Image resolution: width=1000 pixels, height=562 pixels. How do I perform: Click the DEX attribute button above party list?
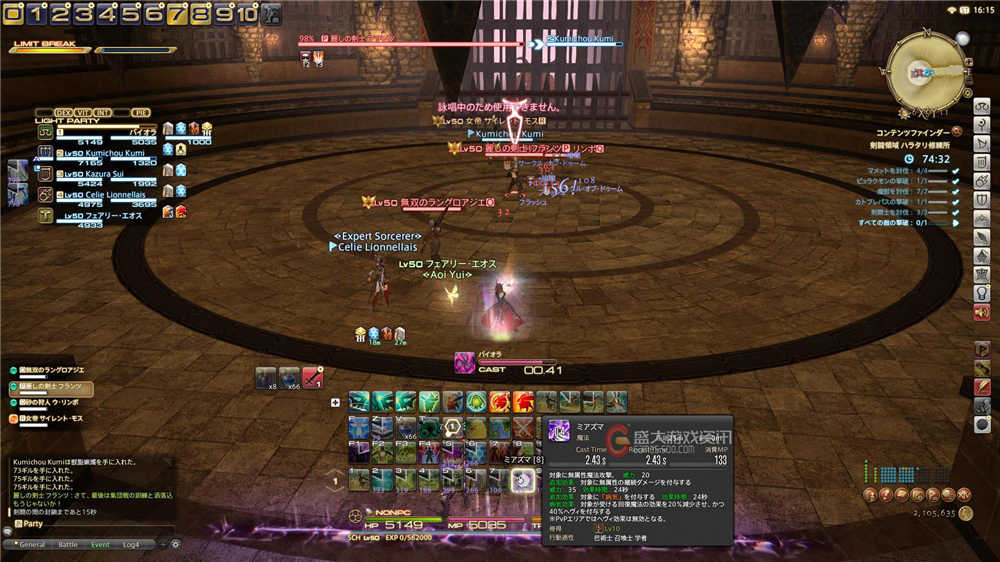(x=63, y=112)
